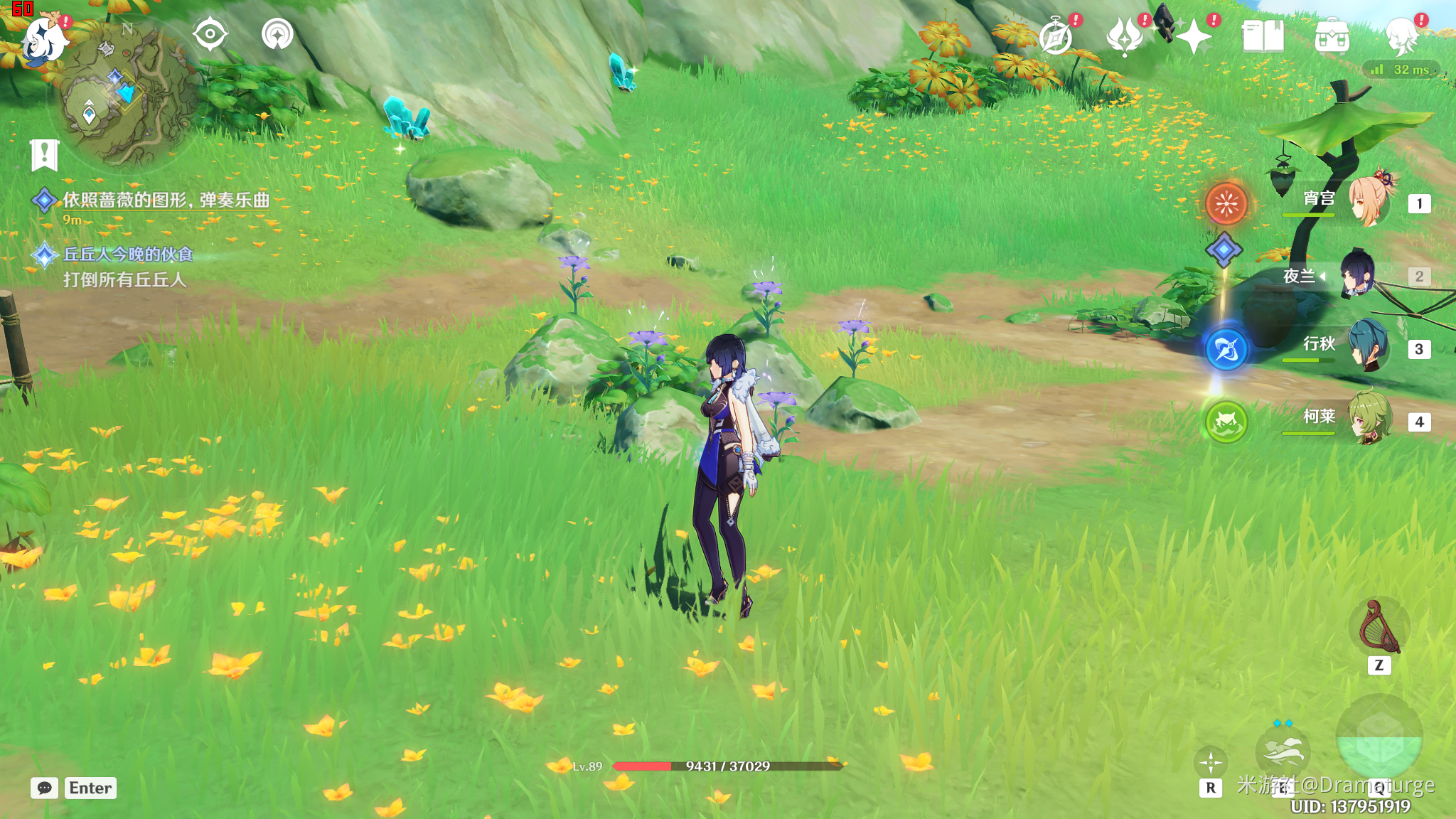Select the tracked quest 依照蔷薇的图形，弹奏乐曲

pyautogui.click(x=166, y=200)
